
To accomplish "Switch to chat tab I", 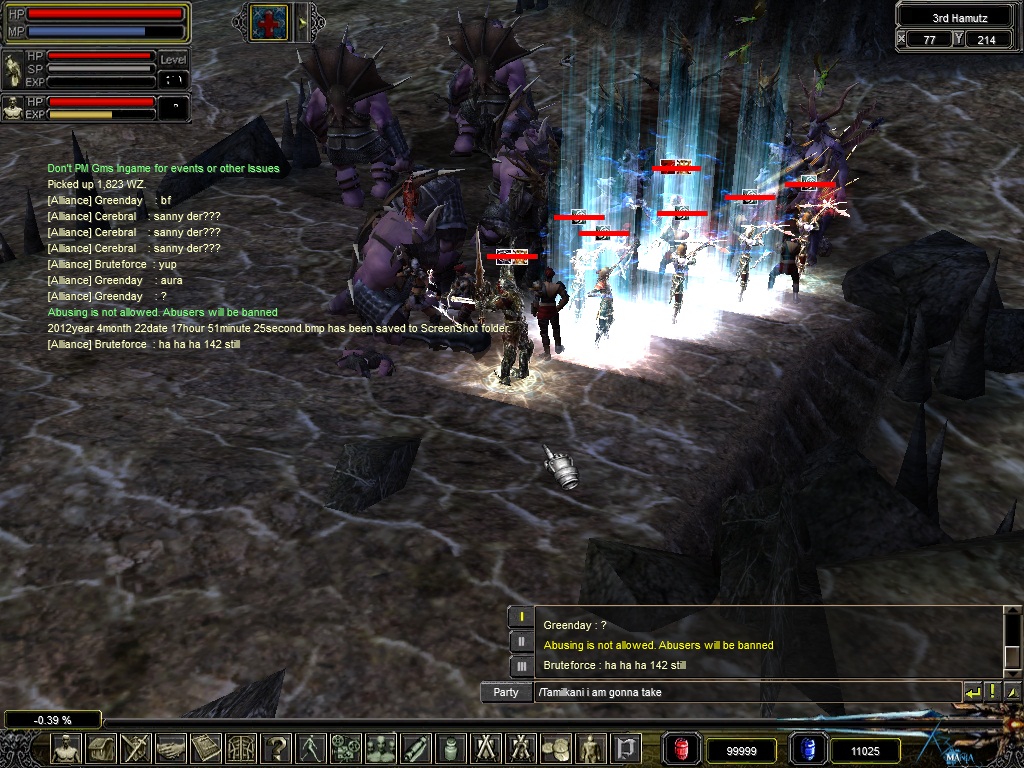I will click(x=521, y=617).
